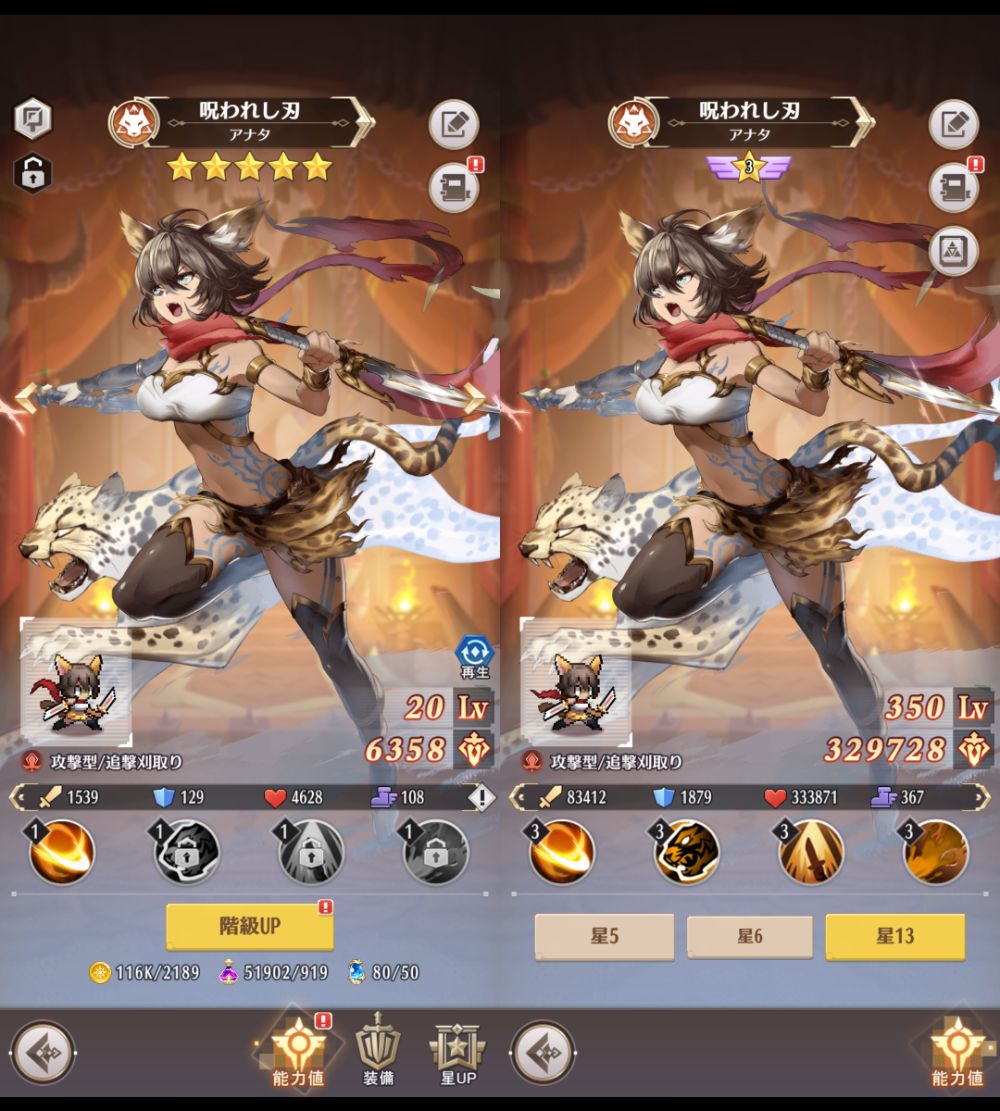Open the 装備 equipment tab
This screenshot has height=1111, width=1000.
pos(378,1049)
